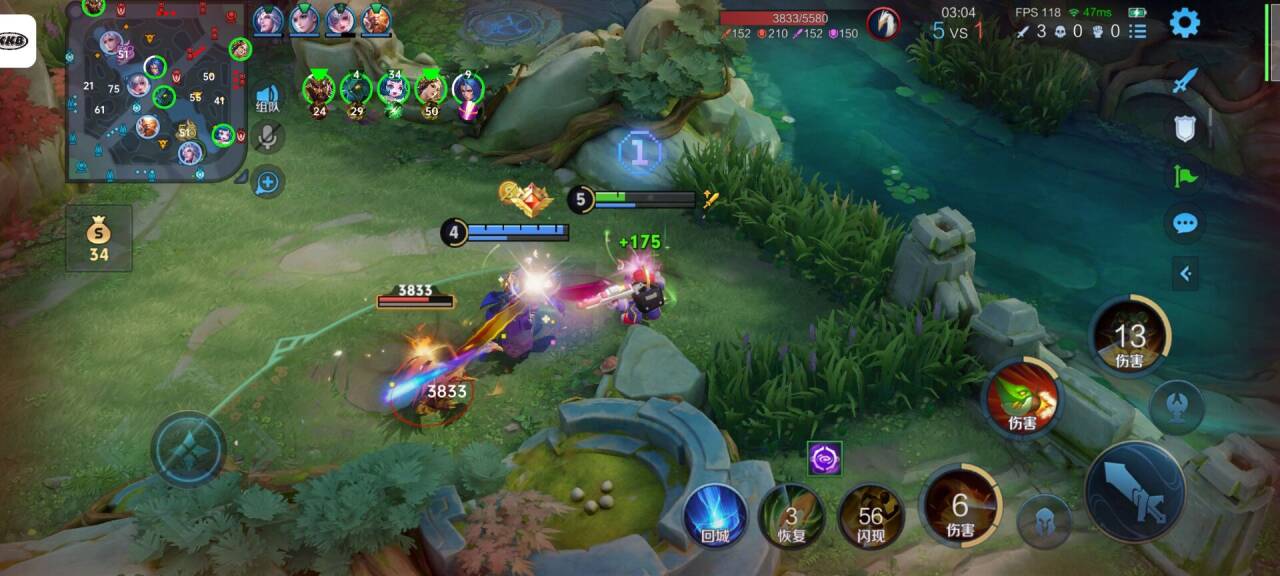Collapse the signal panel with the arrow
The width and height of the screenshot is (1280, 576).
1185,272
